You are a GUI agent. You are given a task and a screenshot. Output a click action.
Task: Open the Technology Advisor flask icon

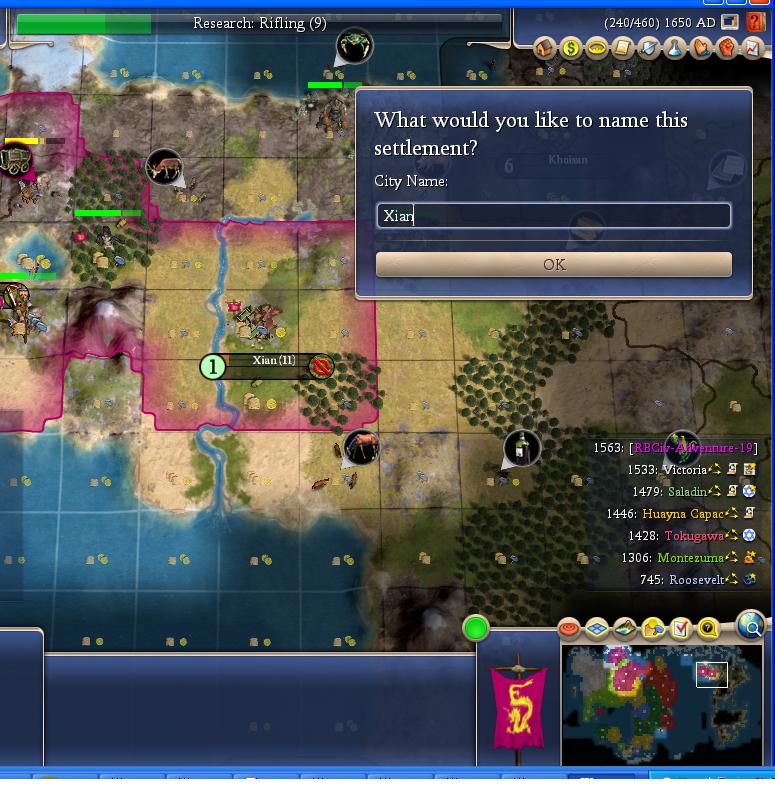coord(675,47)
